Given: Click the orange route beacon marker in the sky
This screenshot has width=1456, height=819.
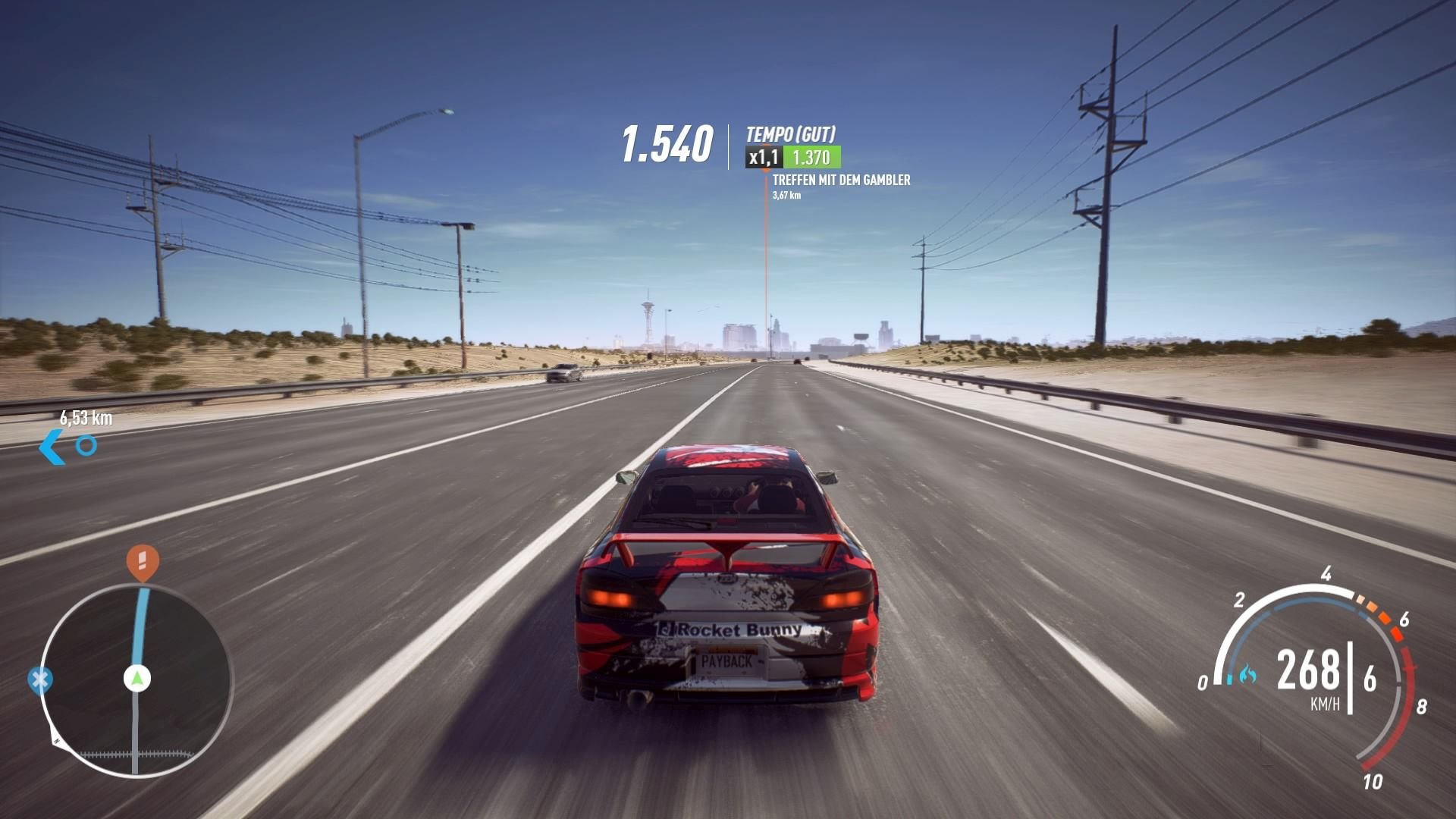Looking at the screenshot, I should [x=765, y=173].
